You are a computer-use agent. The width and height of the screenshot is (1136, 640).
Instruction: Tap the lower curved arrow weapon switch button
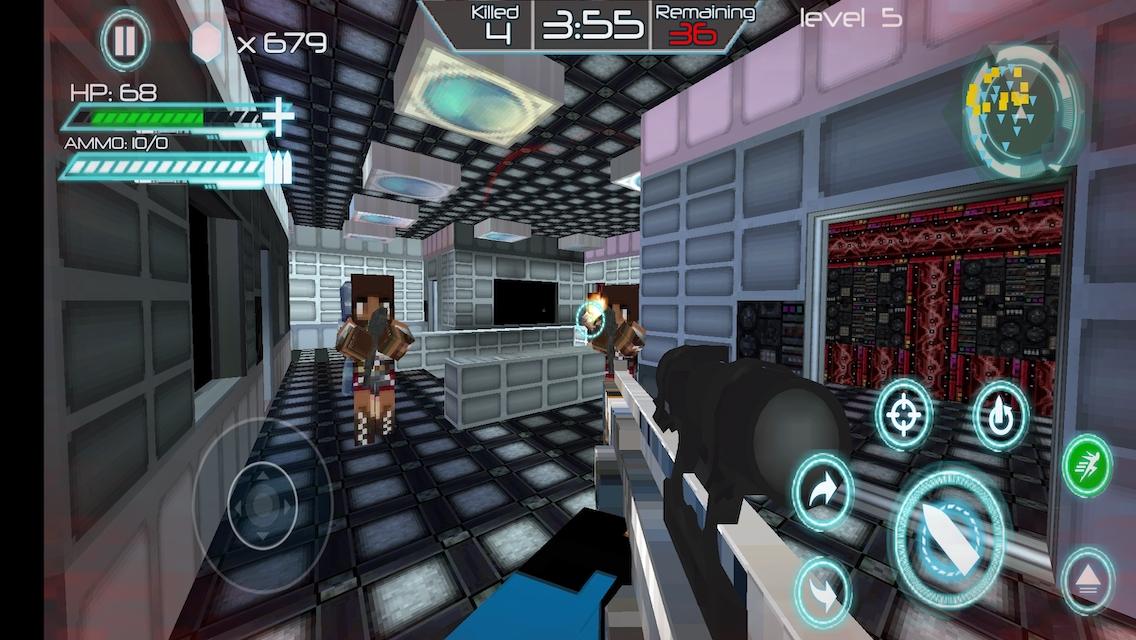pos(822,592)
